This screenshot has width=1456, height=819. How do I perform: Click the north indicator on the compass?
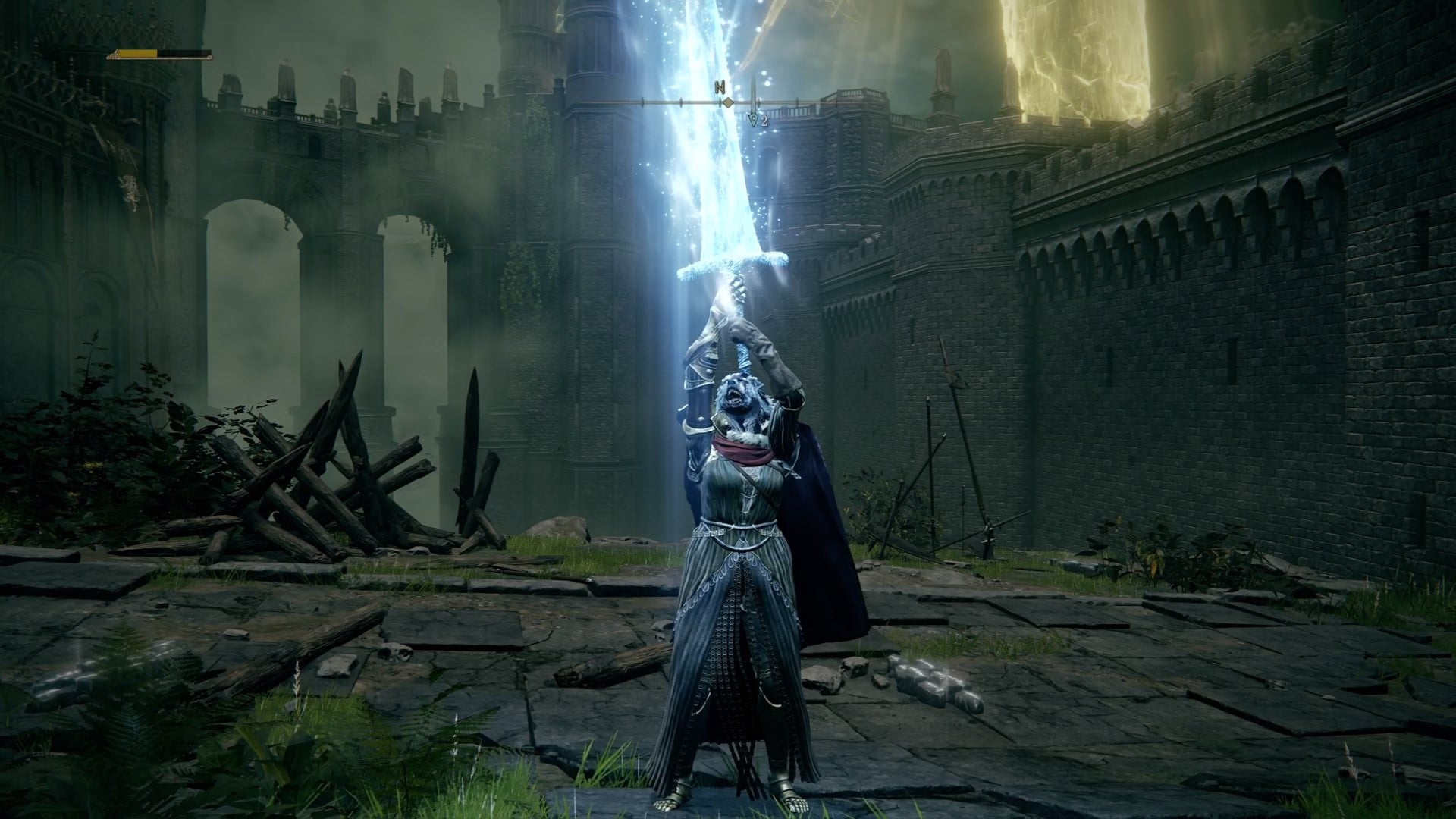coord(720,87)
